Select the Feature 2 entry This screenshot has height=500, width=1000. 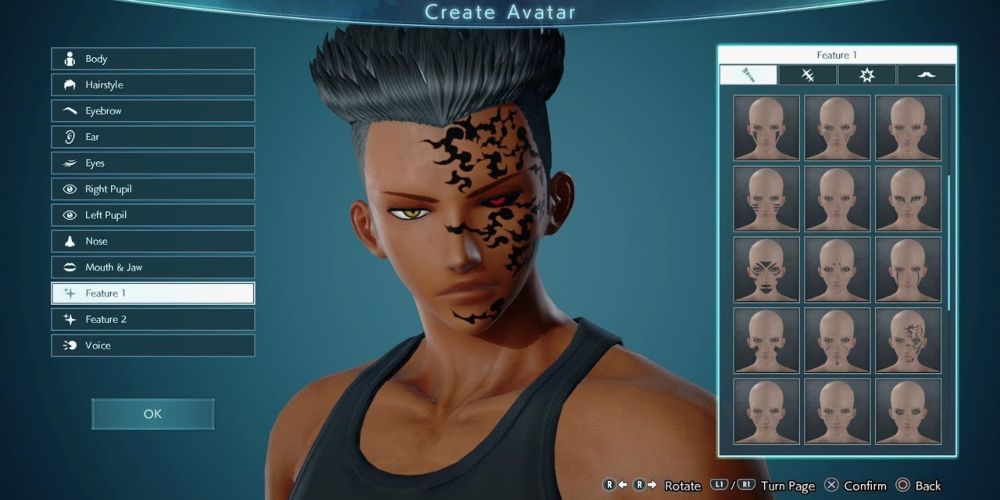tap(153, 319)
